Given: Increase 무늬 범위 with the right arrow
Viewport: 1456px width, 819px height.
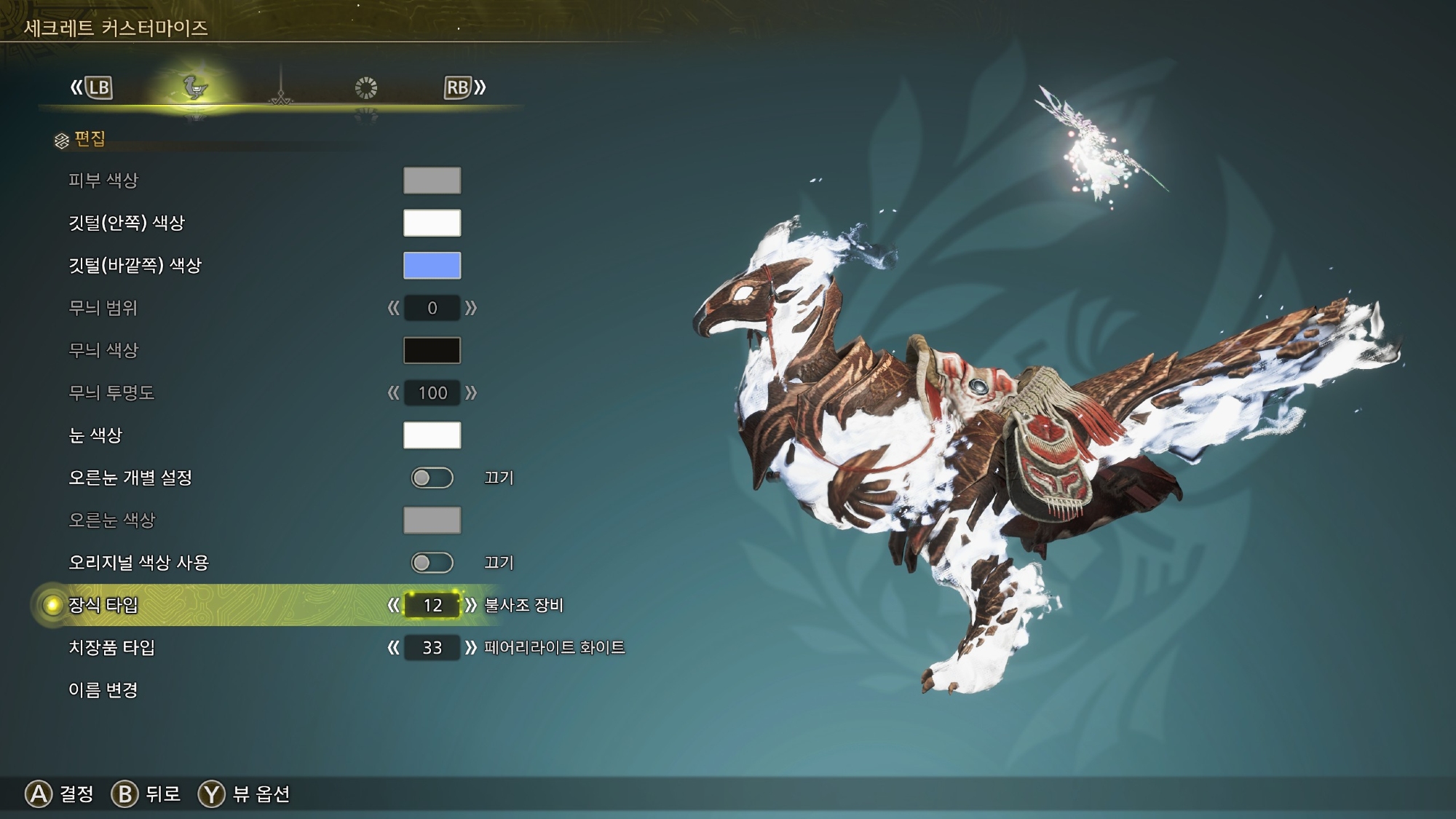Looking at the screenshot, I should (x=471, y=308).
